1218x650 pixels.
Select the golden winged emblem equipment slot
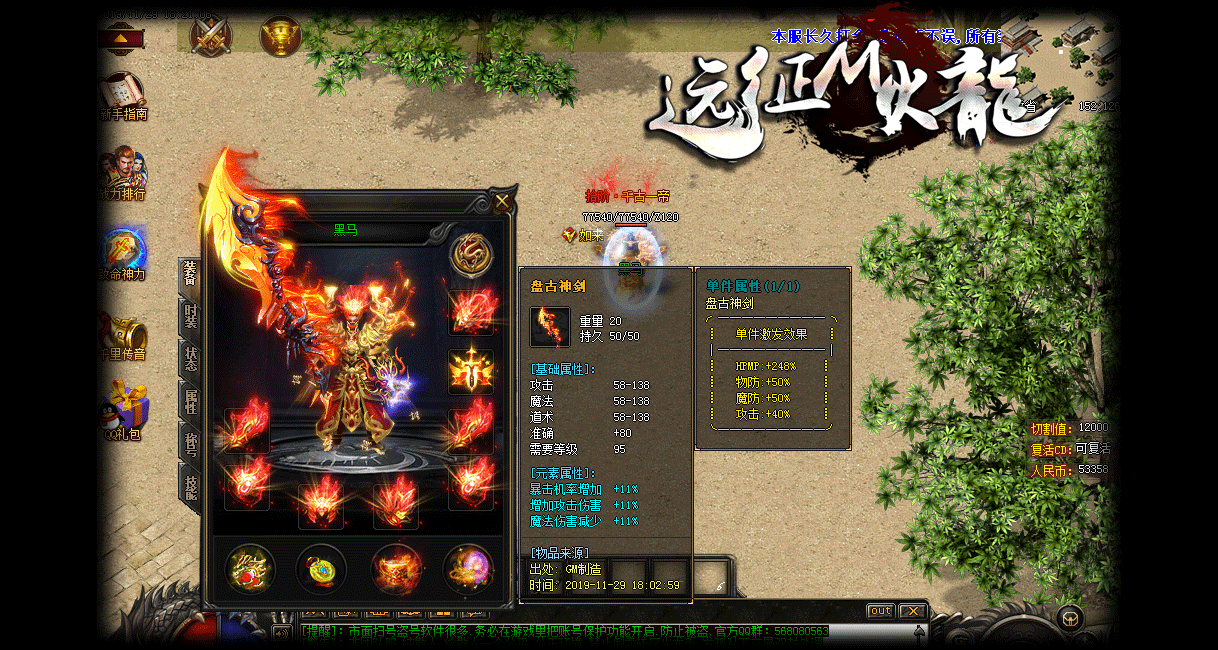470,371
